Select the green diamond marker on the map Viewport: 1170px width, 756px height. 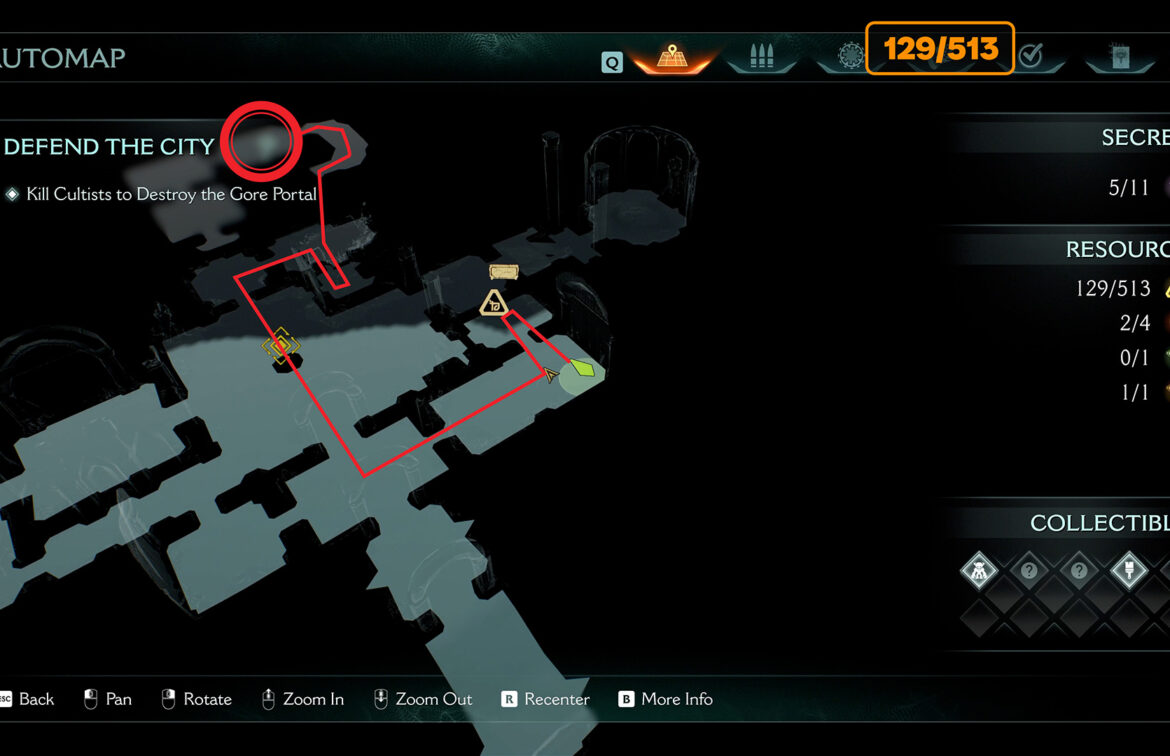tap(583, 370)
